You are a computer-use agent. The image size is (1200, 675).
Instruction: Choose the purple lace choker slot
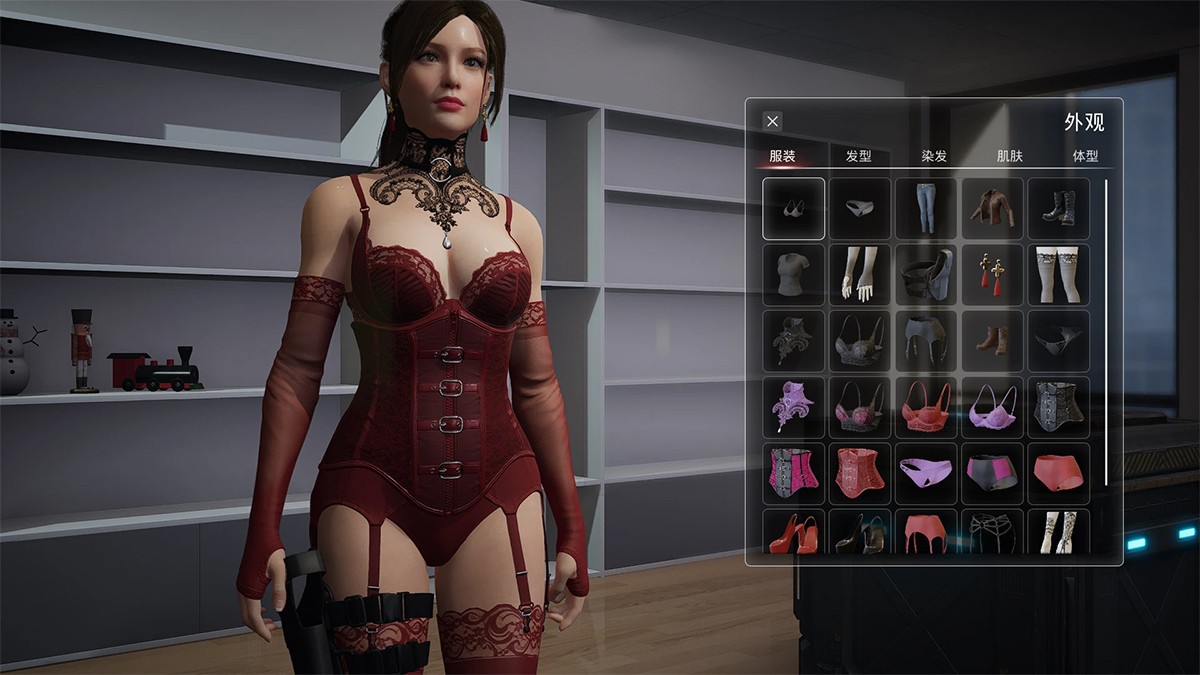click(x=794, y=407)
